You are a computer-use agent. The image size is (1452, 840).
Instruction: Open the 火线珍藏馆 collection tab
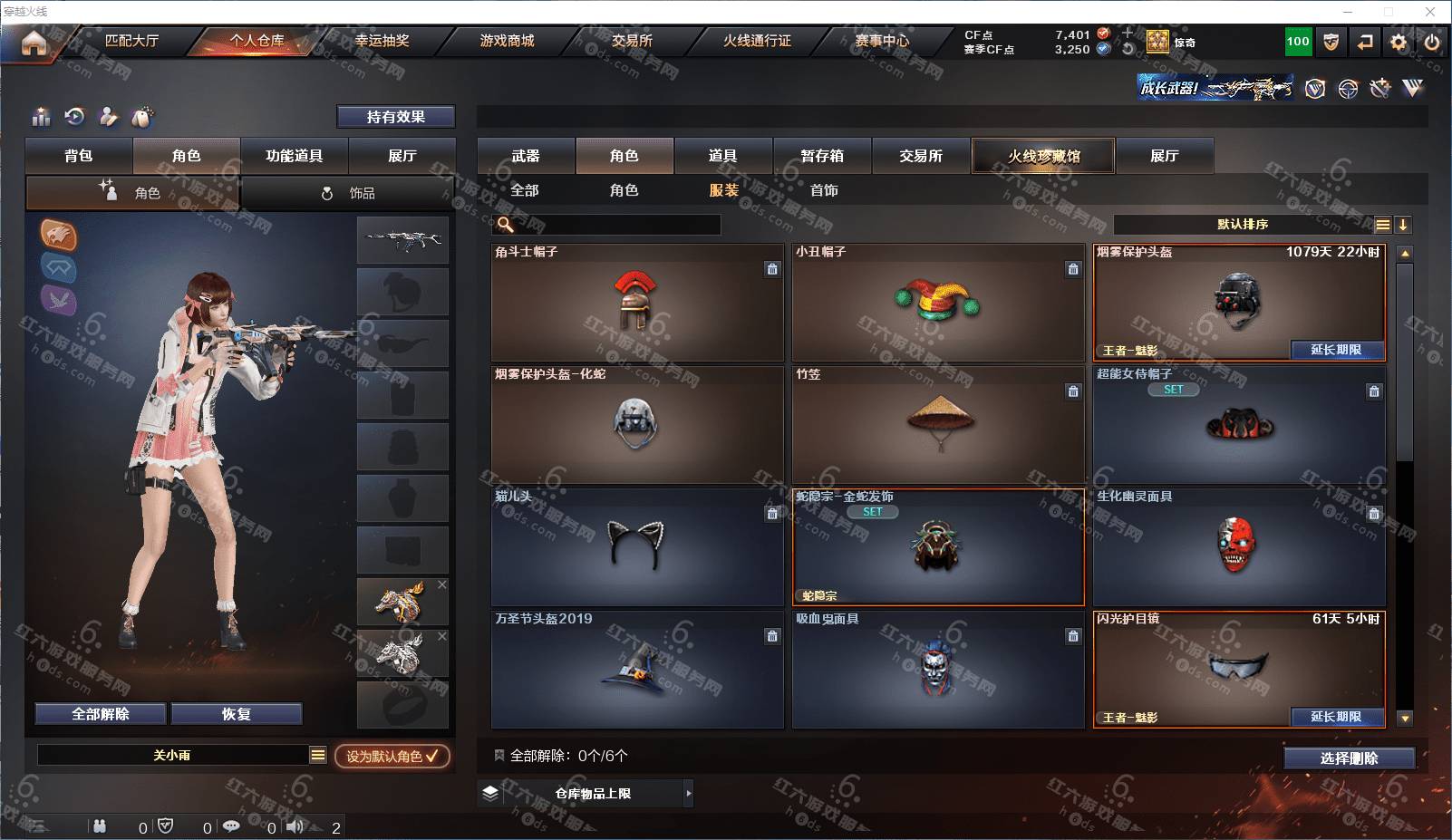[1043, 156]
